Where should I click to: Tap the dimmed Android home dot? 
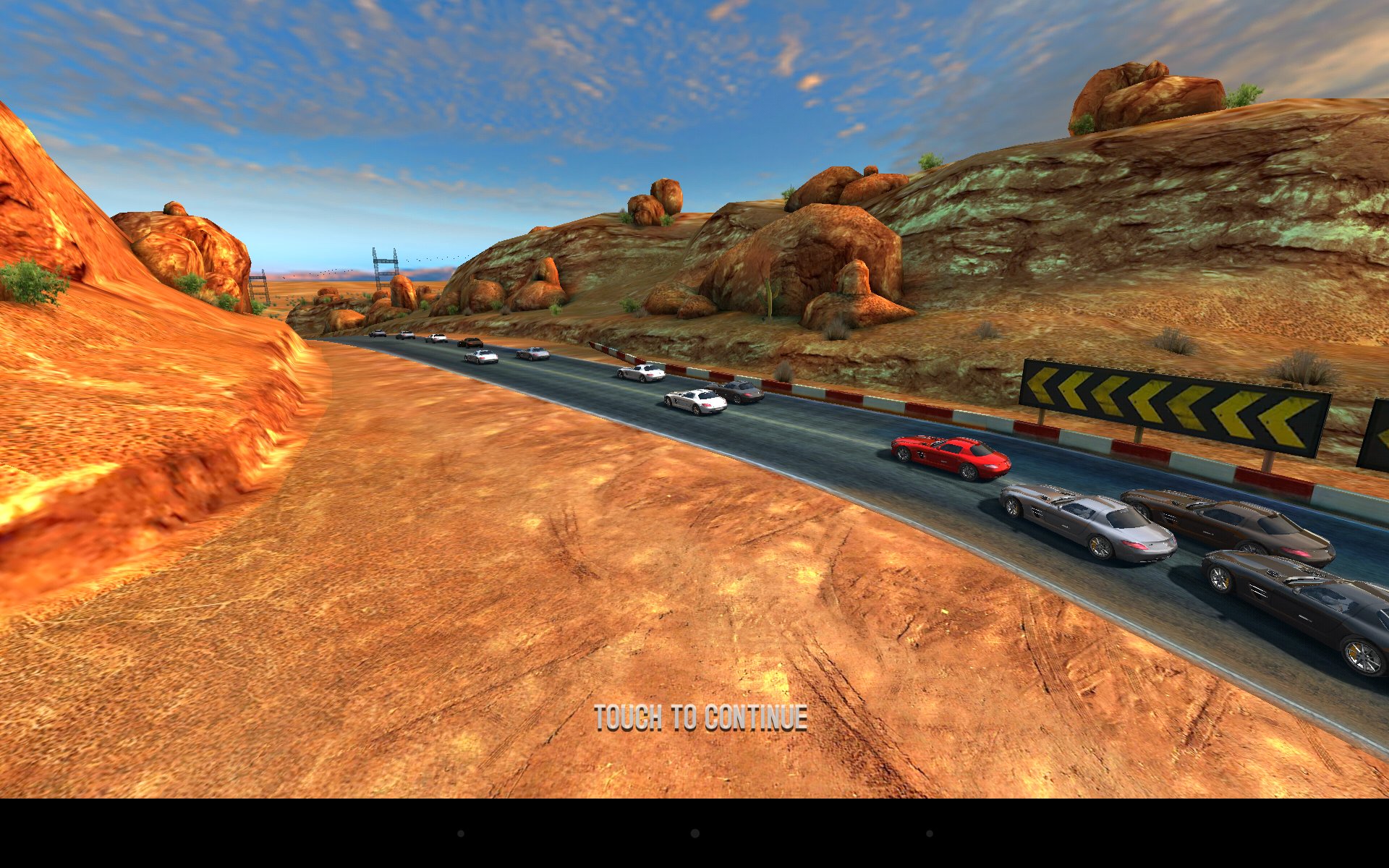pyautogui.click(x=694, y=833)
